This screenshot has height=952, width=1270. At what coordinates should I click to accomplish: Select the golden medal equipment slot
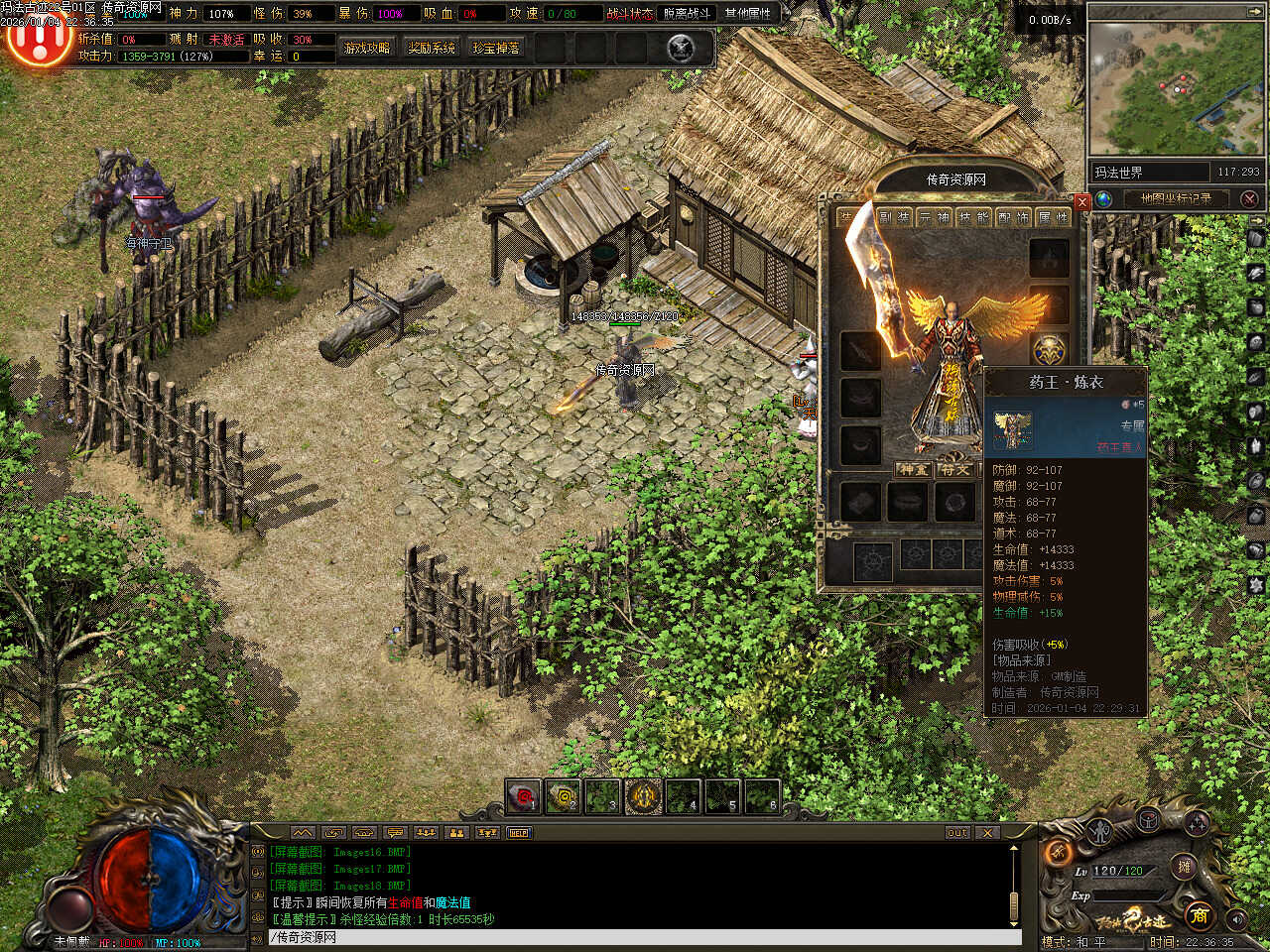coord(1049,350)
